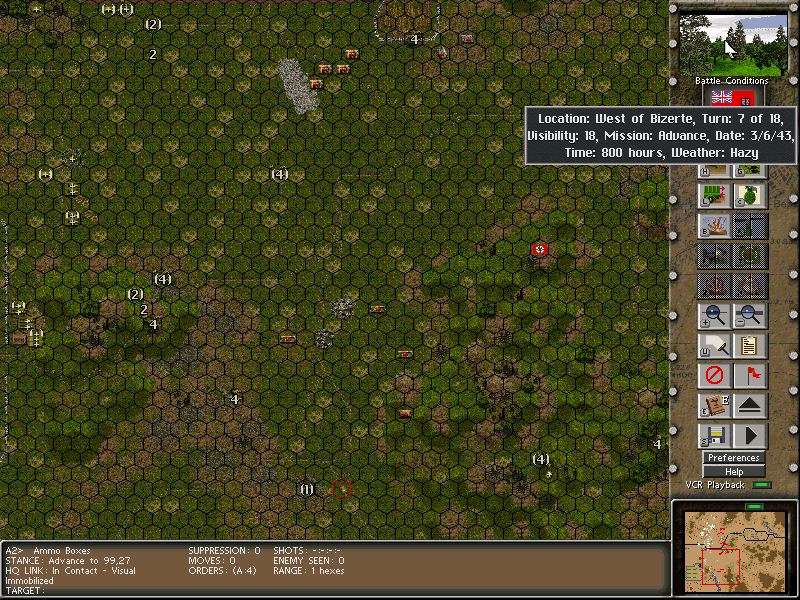800x600 pixels.
Task: Select the red flag button
Action: pos(750,376)
